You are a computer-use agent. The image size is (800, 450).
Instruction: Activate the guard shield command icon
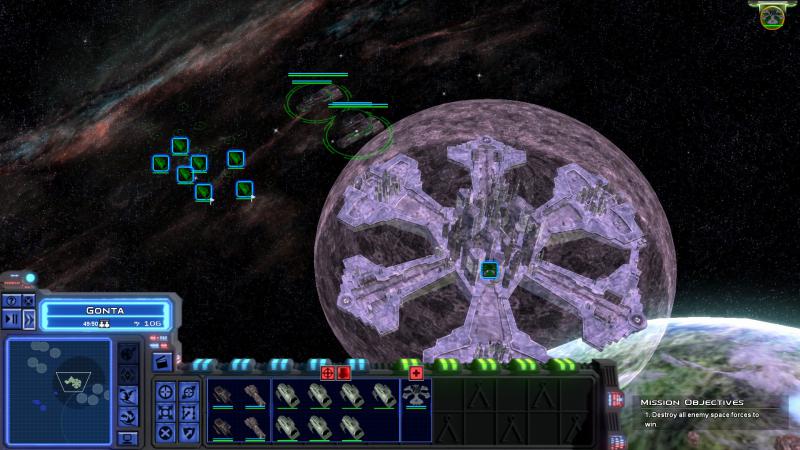click(x=188, y=433)
